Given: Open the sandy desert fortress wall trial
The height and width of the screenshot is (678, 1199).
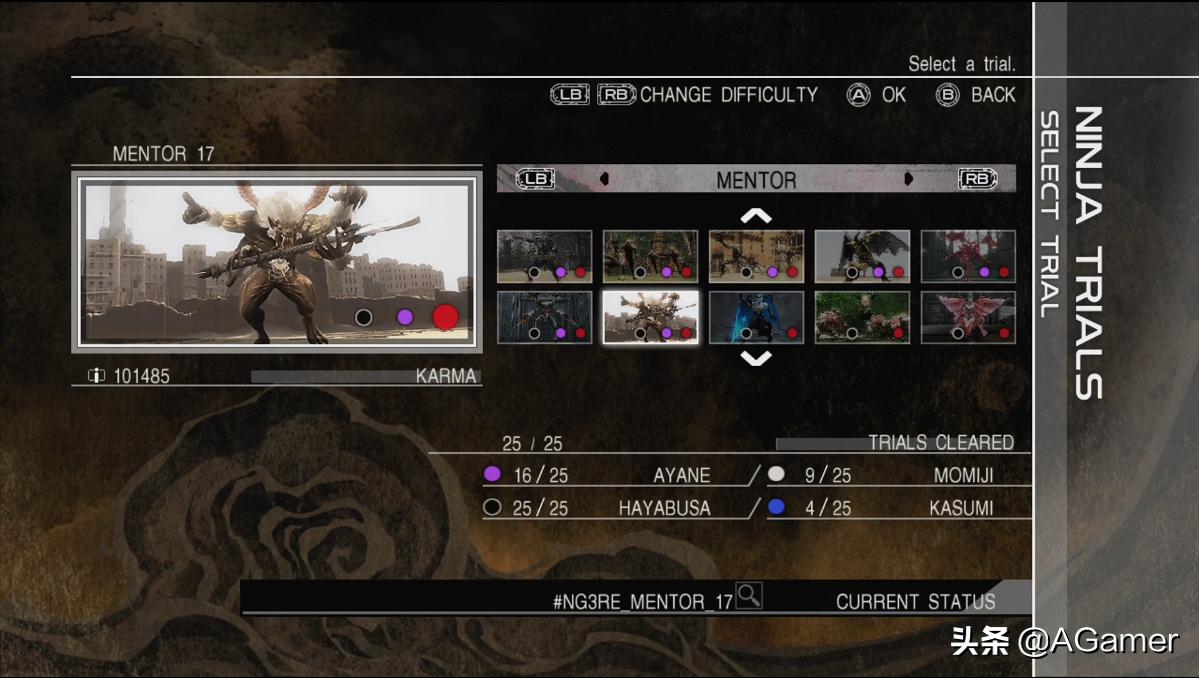Looking at the screenshot, I should [756, 256].
